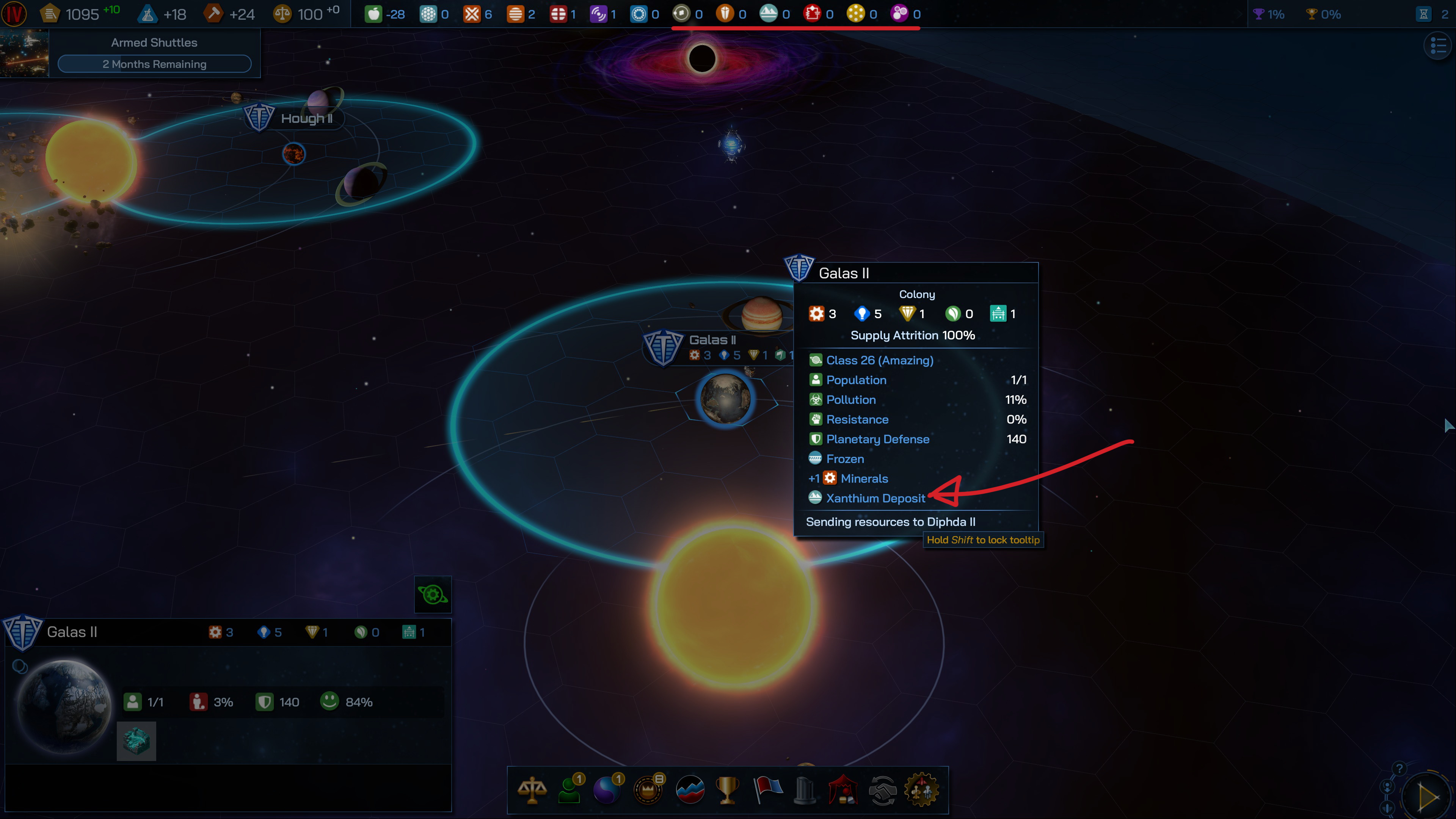Open the help question mark button
The height and width of the screenshot is (819, 1456).
click(x=1399, y=769)
